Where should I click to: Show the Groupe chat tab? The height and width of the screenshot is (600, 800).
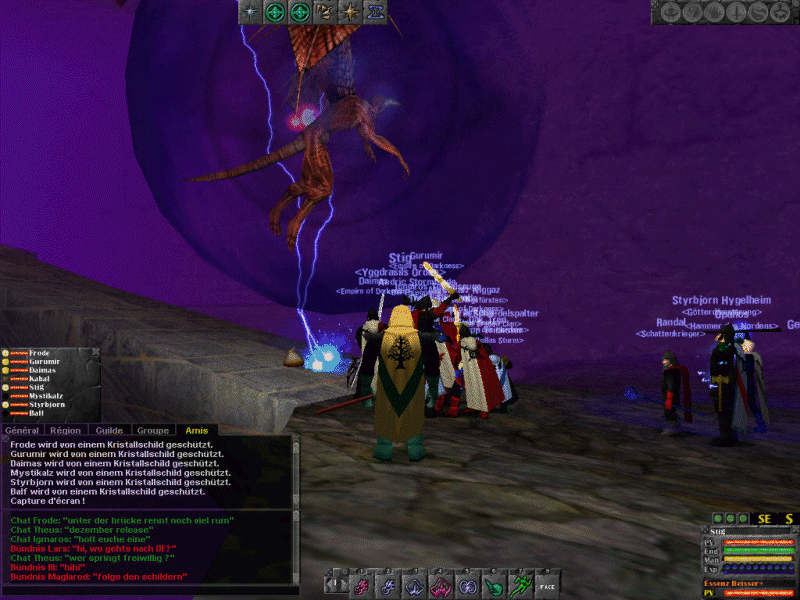point(153,429)
